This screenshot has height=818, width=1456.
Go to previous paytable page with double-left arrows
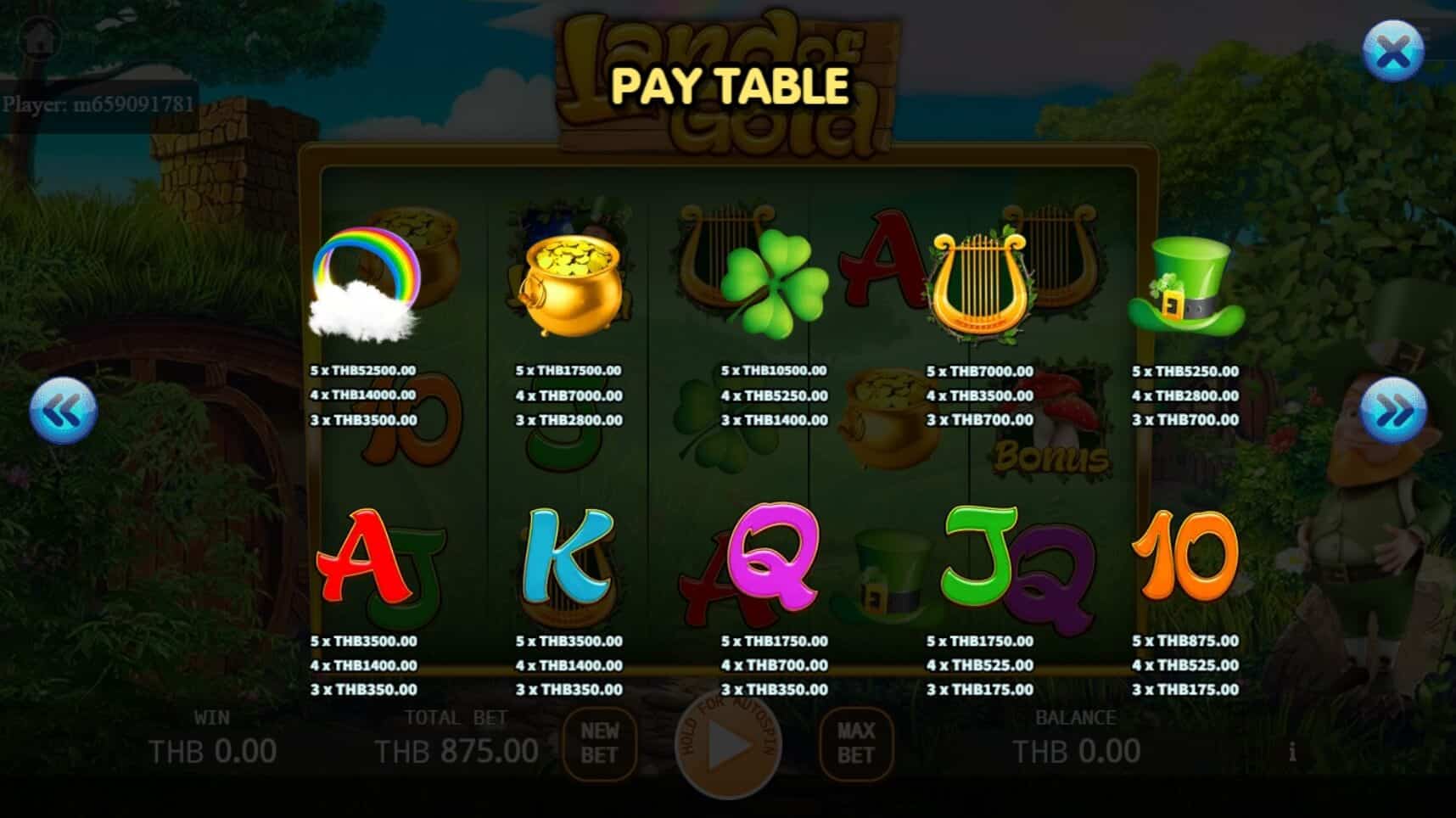pos(64,410)
